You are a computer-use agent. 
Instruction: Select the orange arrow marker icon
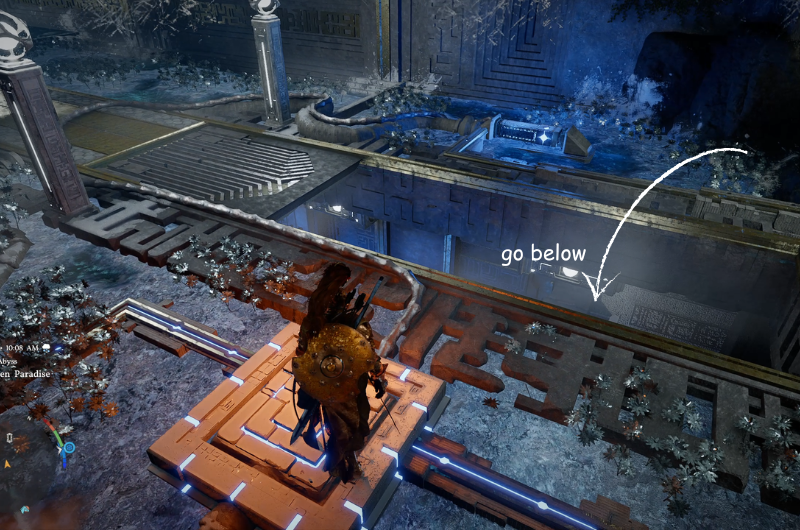8,464
